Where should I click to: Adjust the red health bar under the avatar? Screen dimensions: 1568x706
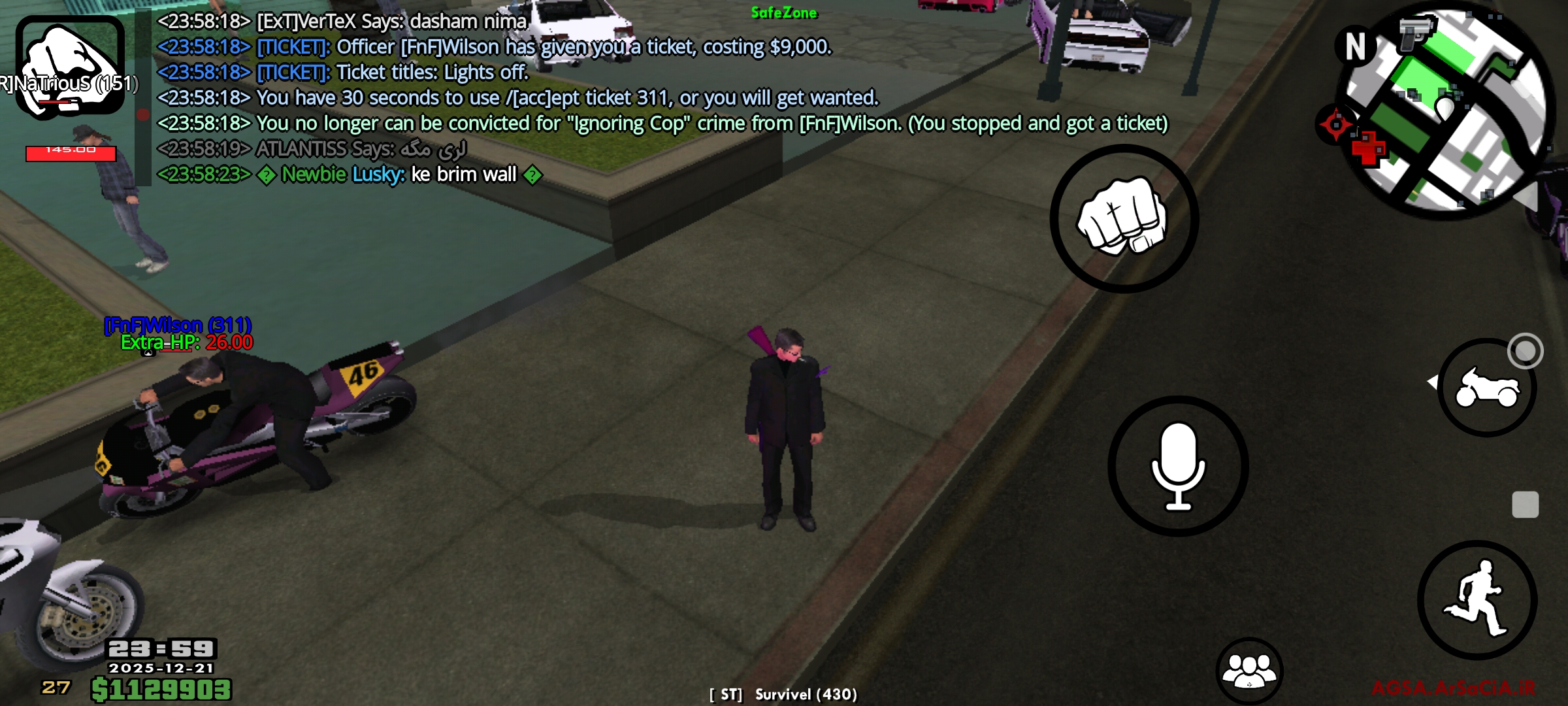point(71,155)
